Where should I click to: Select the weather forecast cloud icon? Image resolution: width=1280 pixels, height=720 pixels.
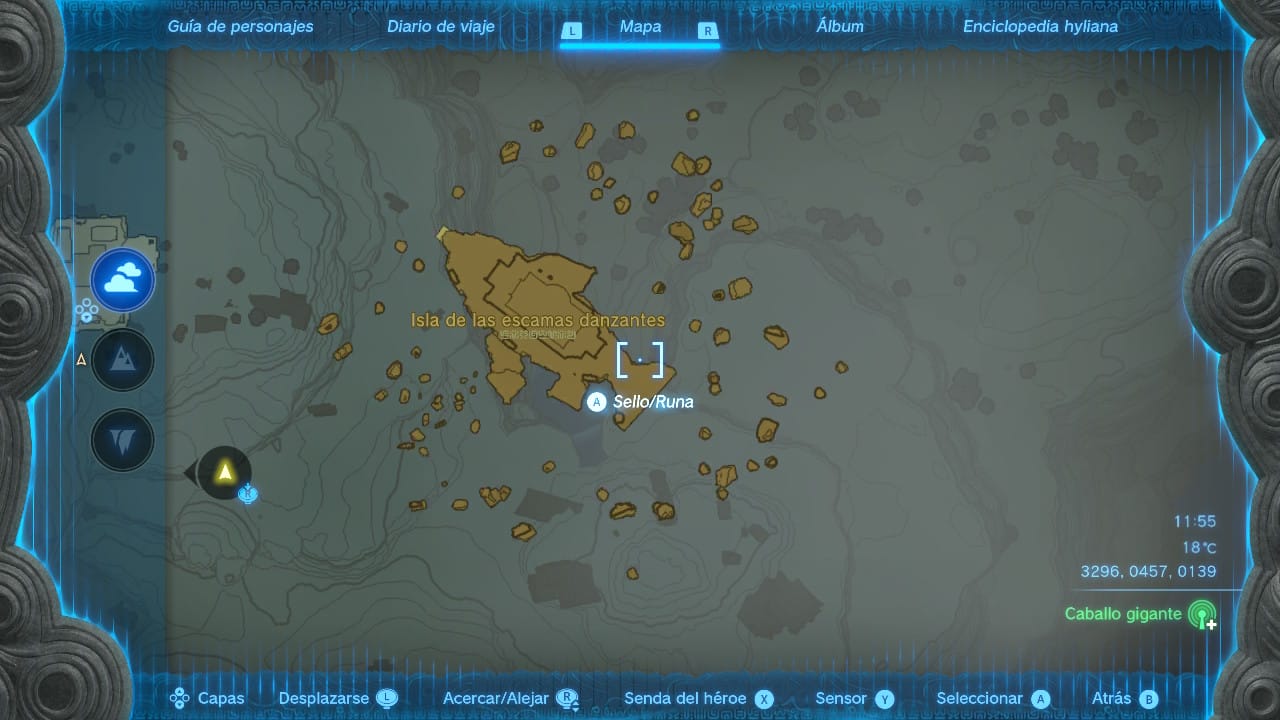[x=122, y=280]
